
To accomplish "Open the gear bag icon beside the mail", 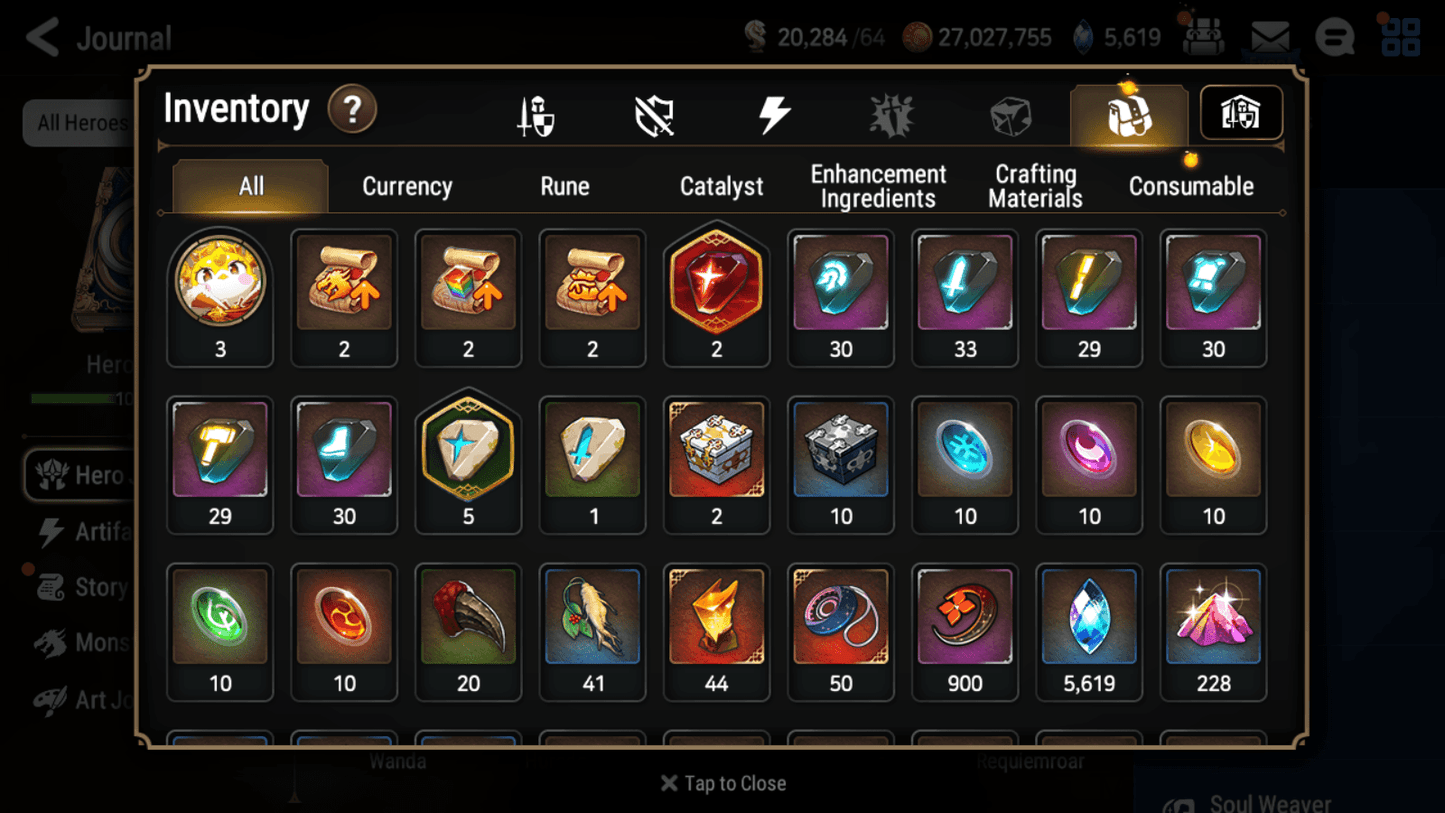I will click(x=1205, y=37).
